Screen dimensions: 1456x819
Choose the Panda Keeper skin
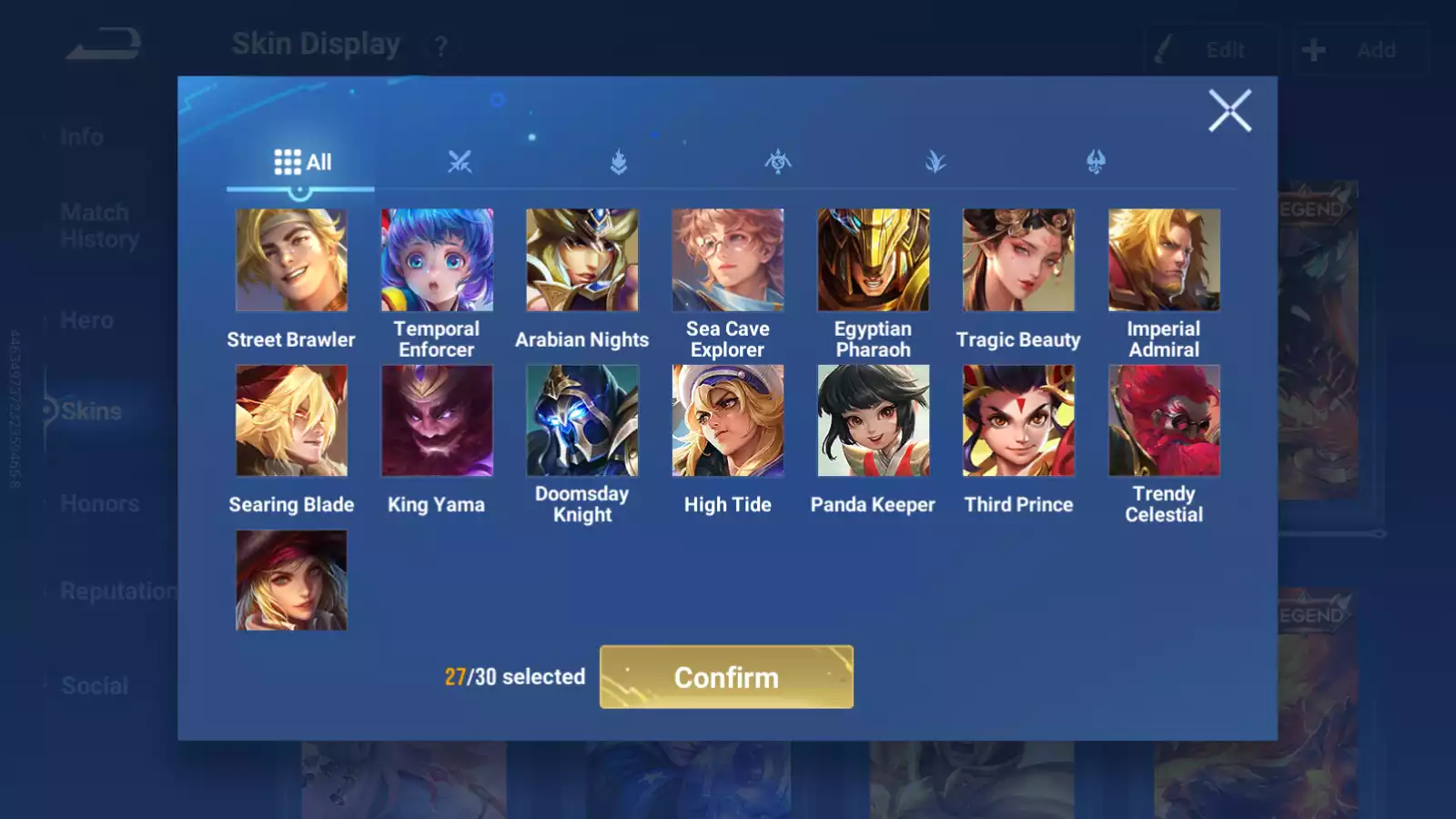click(874, 420)
